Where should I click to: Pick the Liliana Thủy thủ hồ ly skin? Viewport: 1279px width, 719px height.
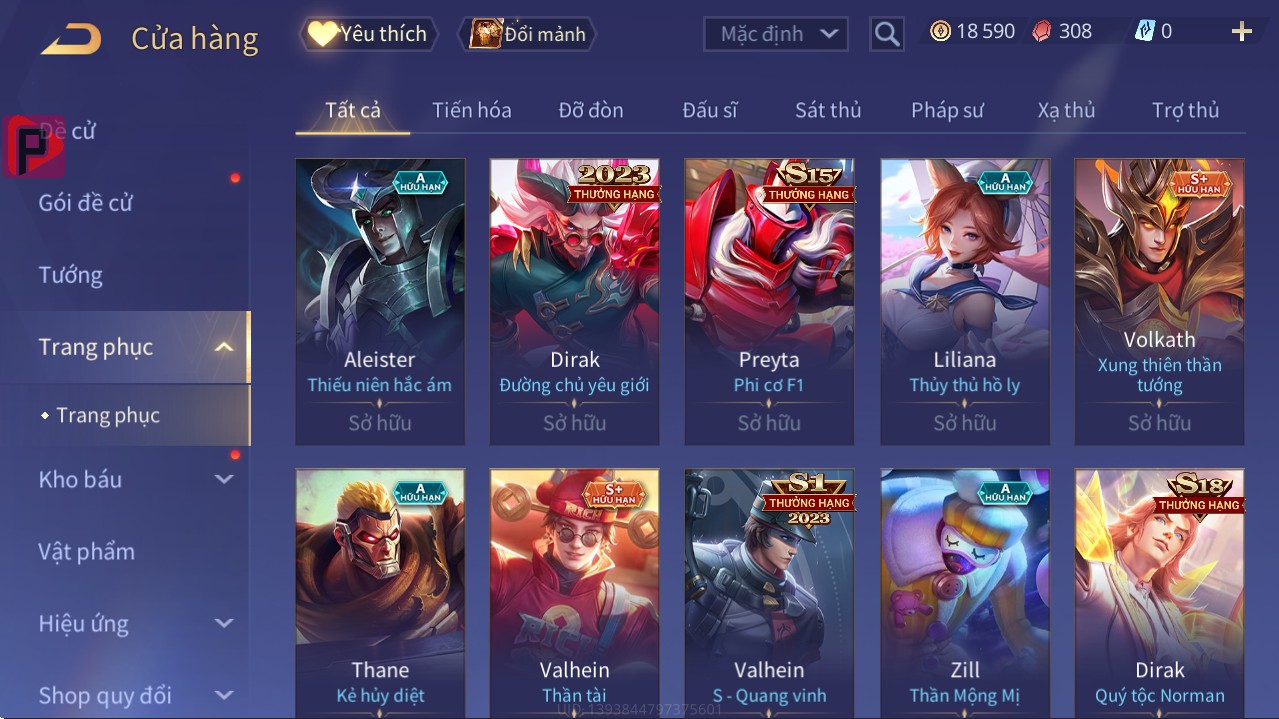click(964, 301)
